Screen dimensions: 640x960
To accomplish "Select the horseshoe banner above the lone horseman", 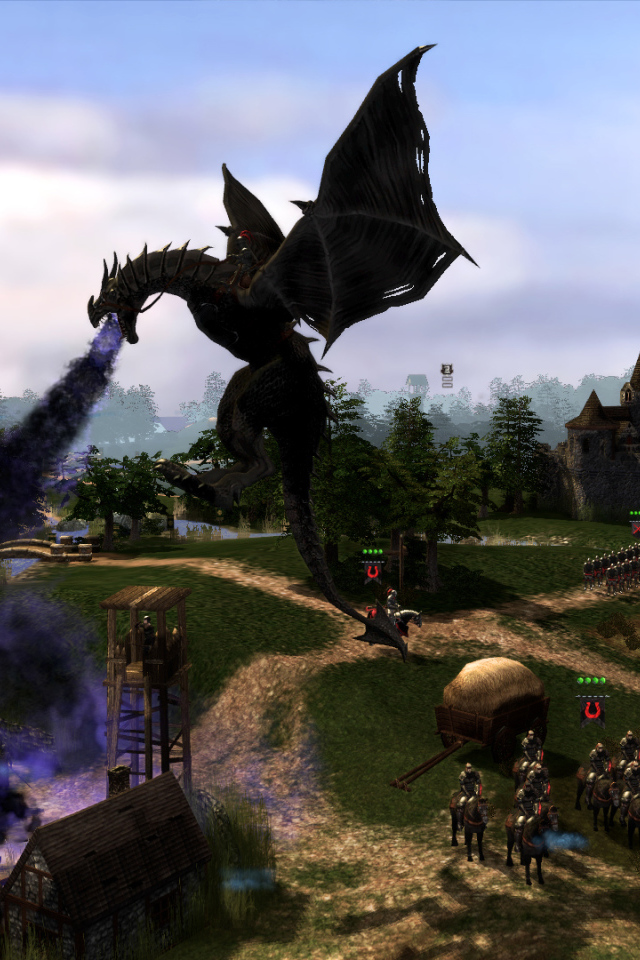I will point(373,571).
